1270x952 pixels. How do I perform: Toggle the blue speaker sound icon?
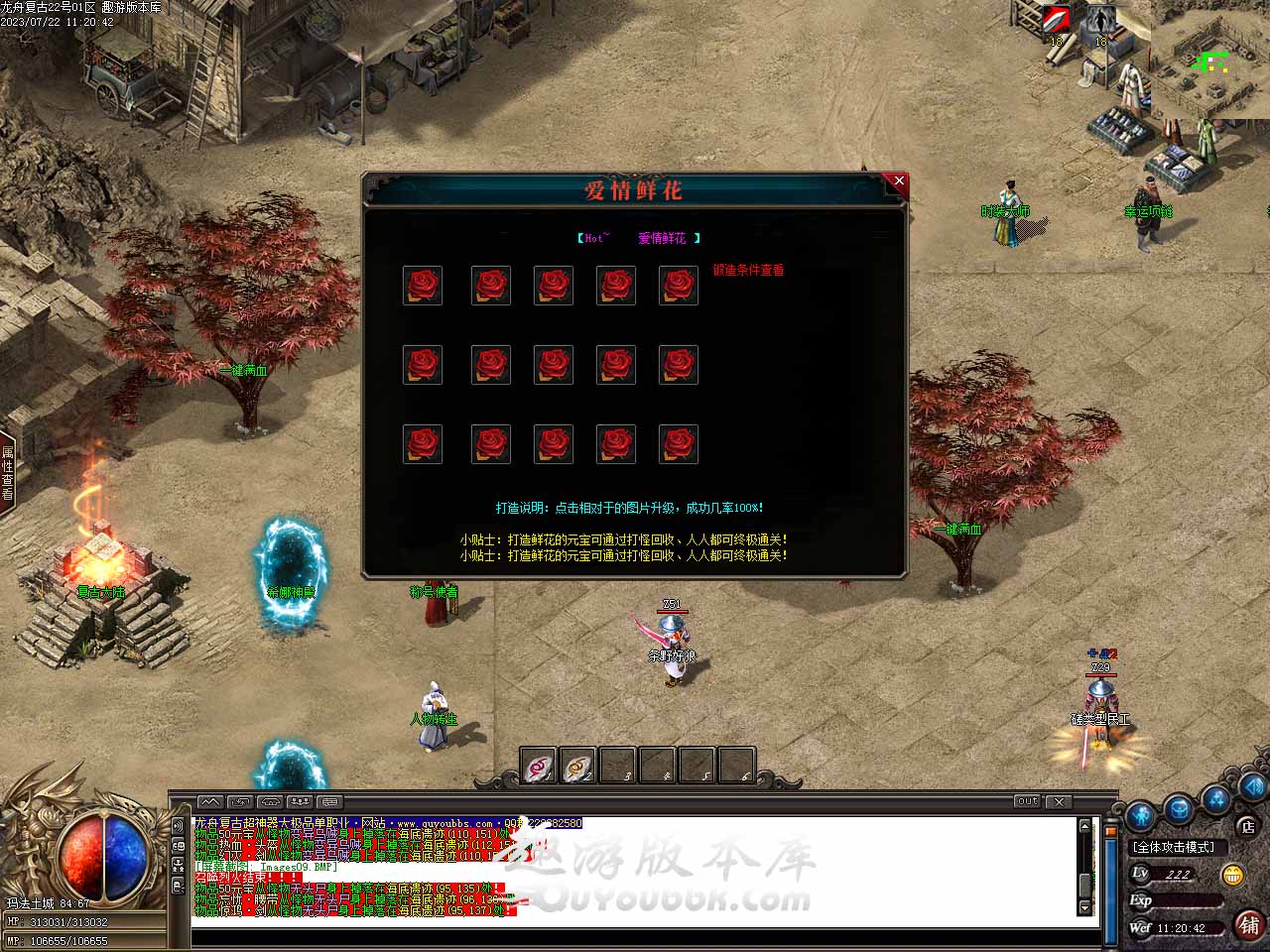(1252, 788)
